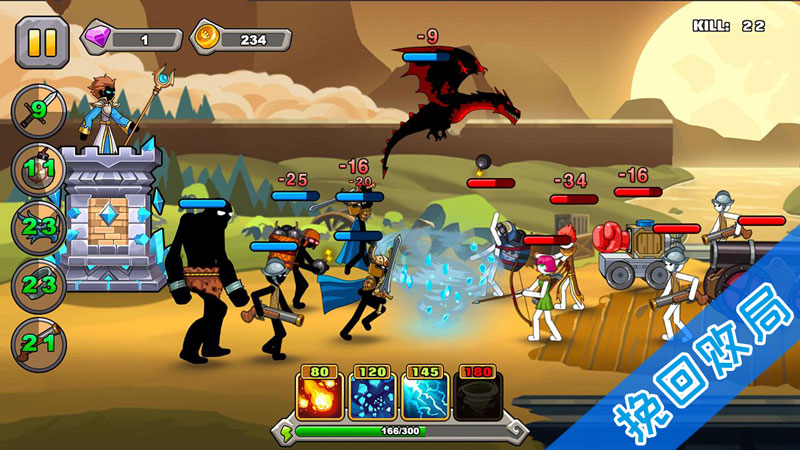Image resolution: width=800 pixels, height=450 pixels.
Task: Choose the unit icon showing cooldown 11
Action: (x=38, y=169)
